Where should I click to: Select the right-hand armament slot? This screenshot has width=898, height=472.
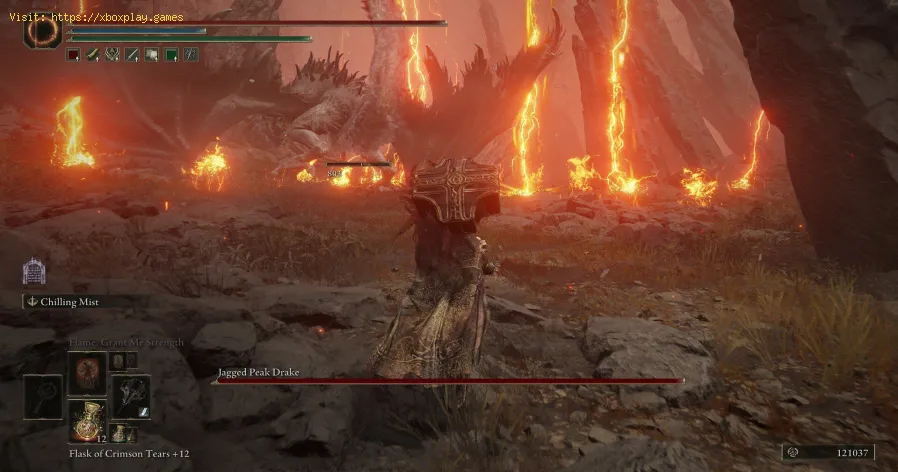coord(131,396)
